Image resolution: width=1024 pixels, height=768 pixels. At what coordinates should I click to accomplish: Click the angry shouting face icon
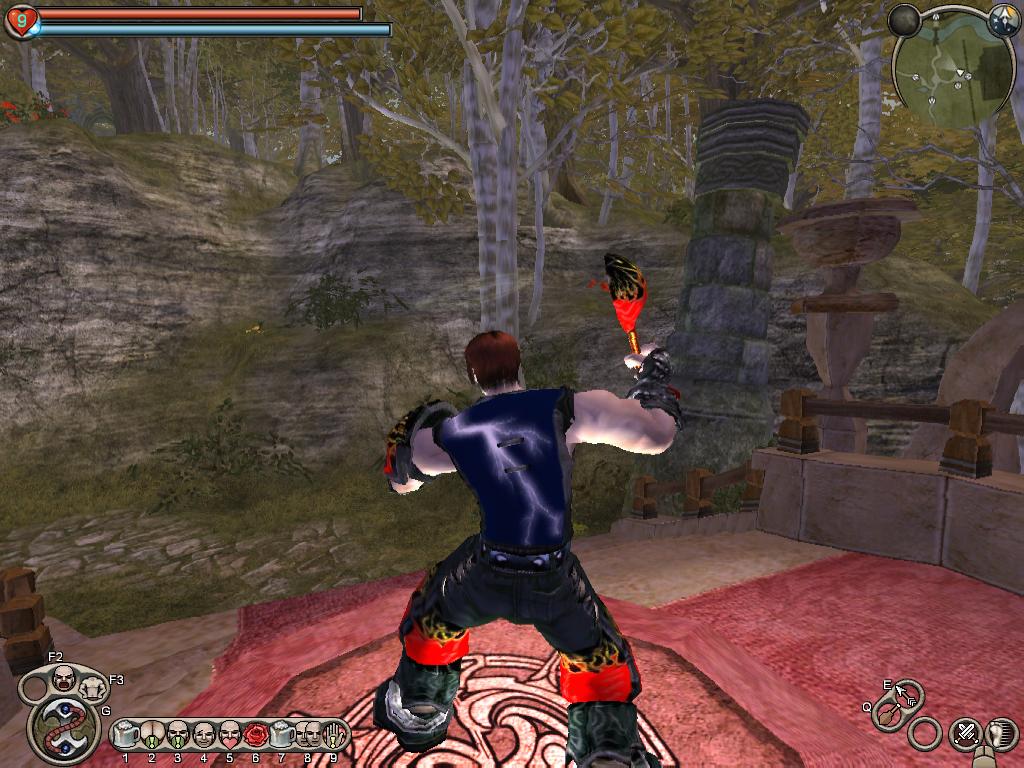(64, 680)
